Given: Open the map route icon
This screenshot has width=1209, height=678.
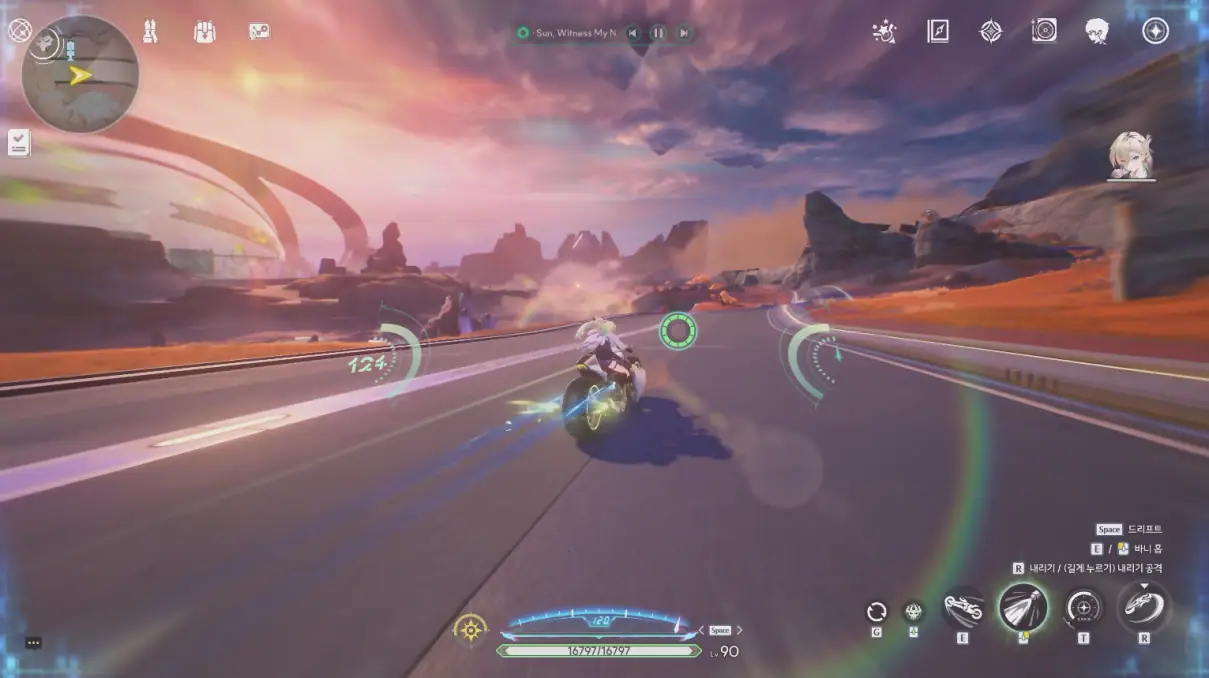Looking at the screenshot, I should coord(259,32).
